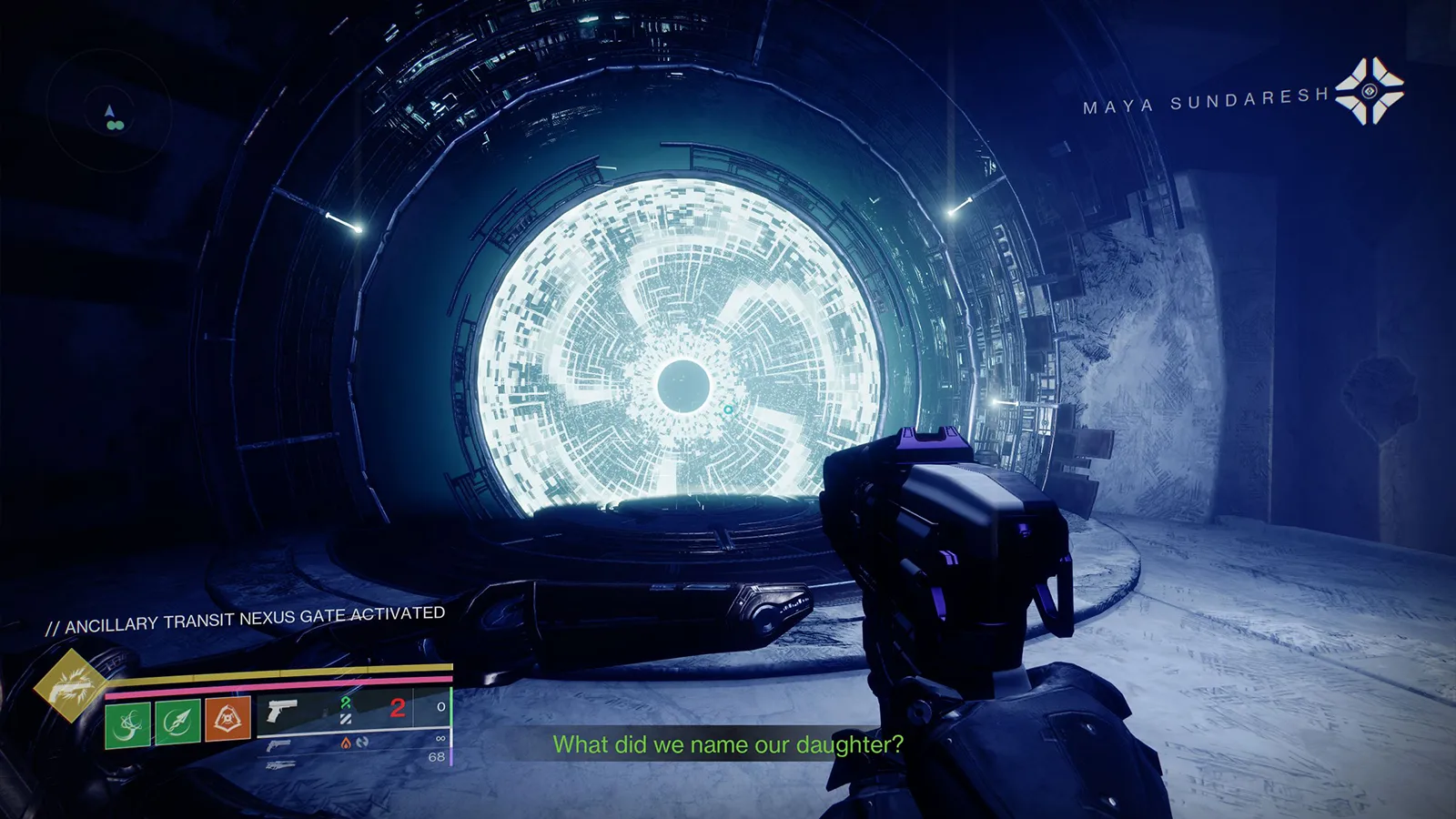
Task: Select the red ammo count showing 2
Action: click(397, 707)
